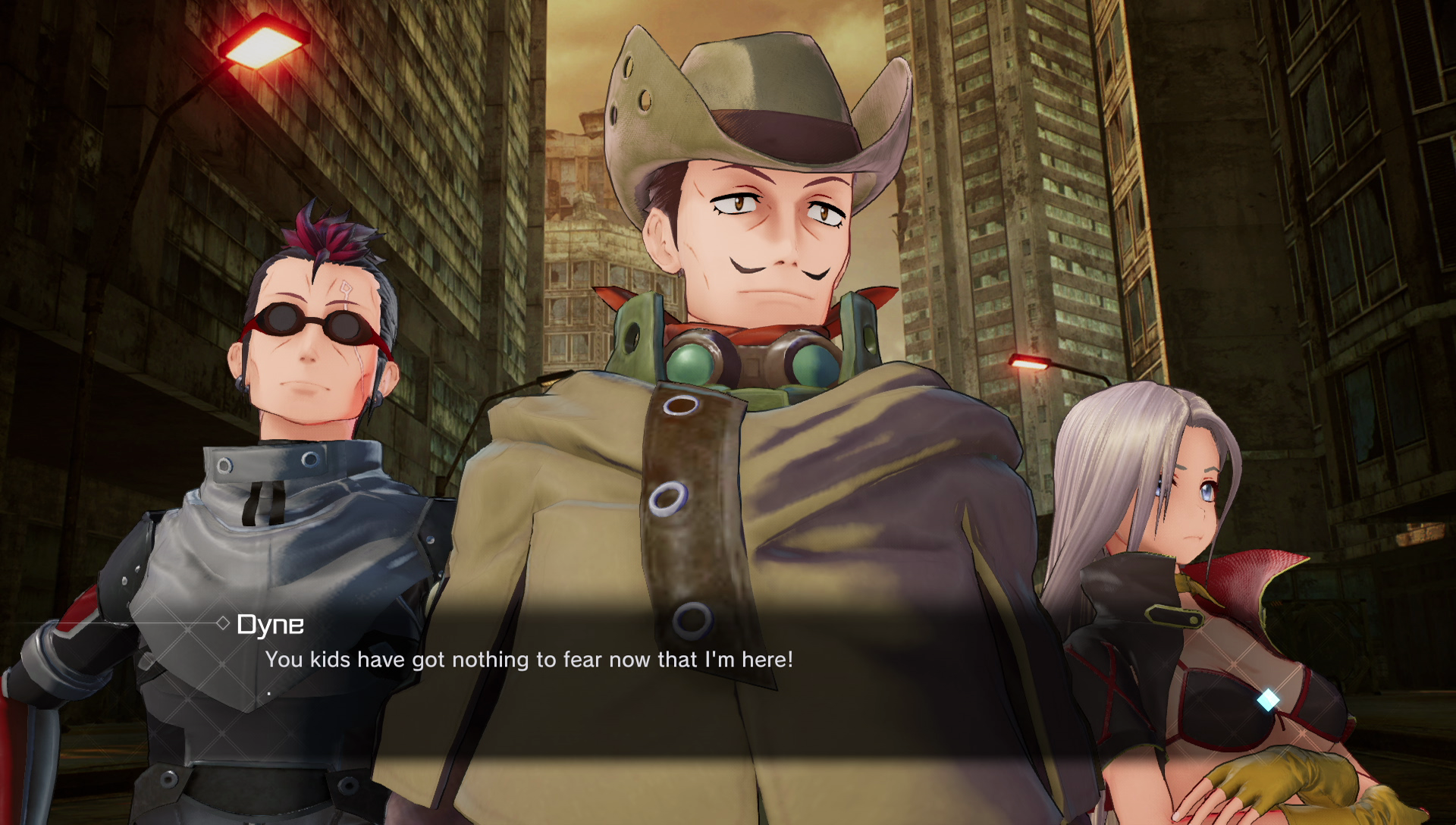Advance dialogue via the glowing diamond indicator
The image size is (1456, 825).
tap(1268, 700)
